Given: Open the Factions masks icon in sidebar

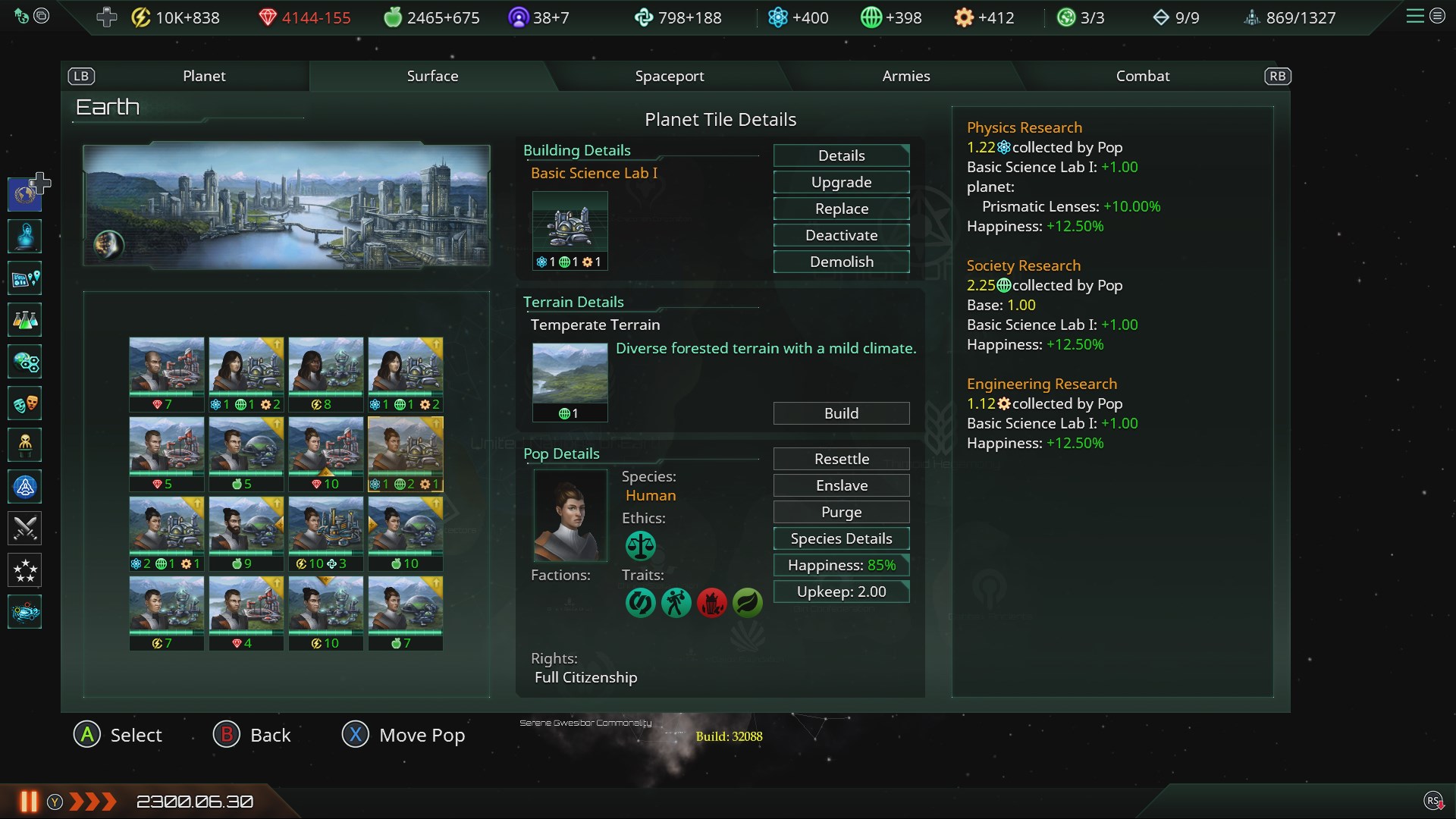Looking at the screenshot, I should 25,403.
